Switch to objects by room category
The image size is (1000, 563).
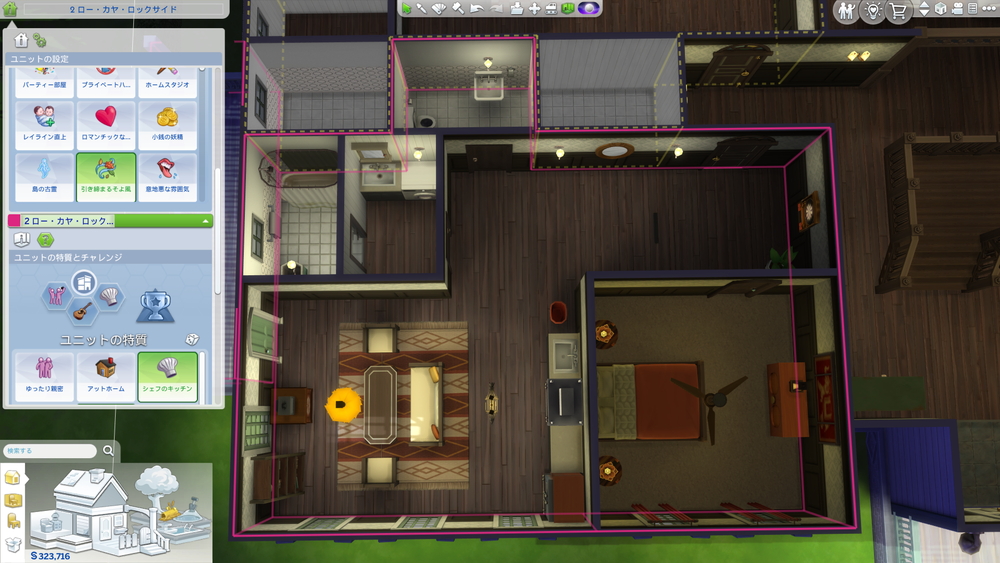click(13, 499)
